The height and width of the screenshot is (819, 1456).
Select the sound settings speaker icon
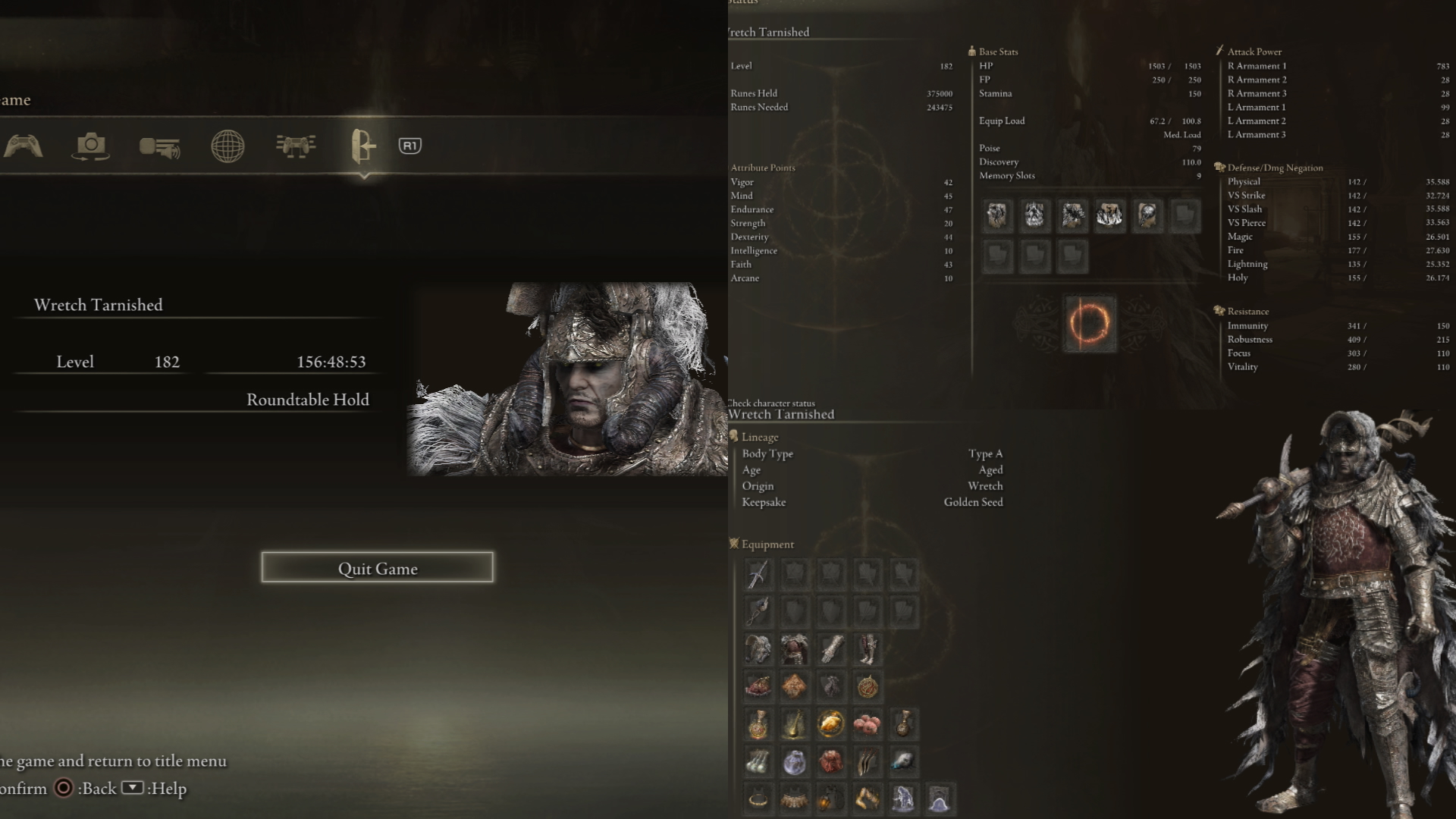[x=159, y=146]
